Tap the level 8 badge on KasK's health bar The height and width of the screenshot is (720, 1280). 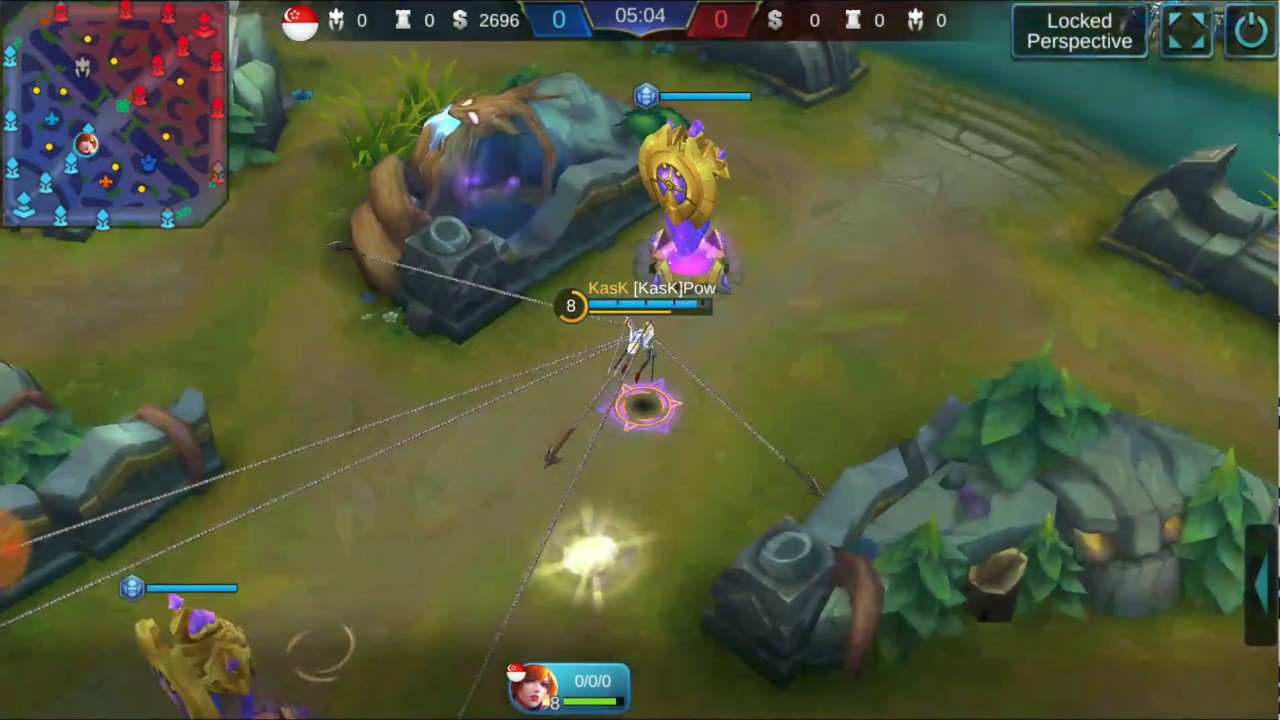point(570,306)
